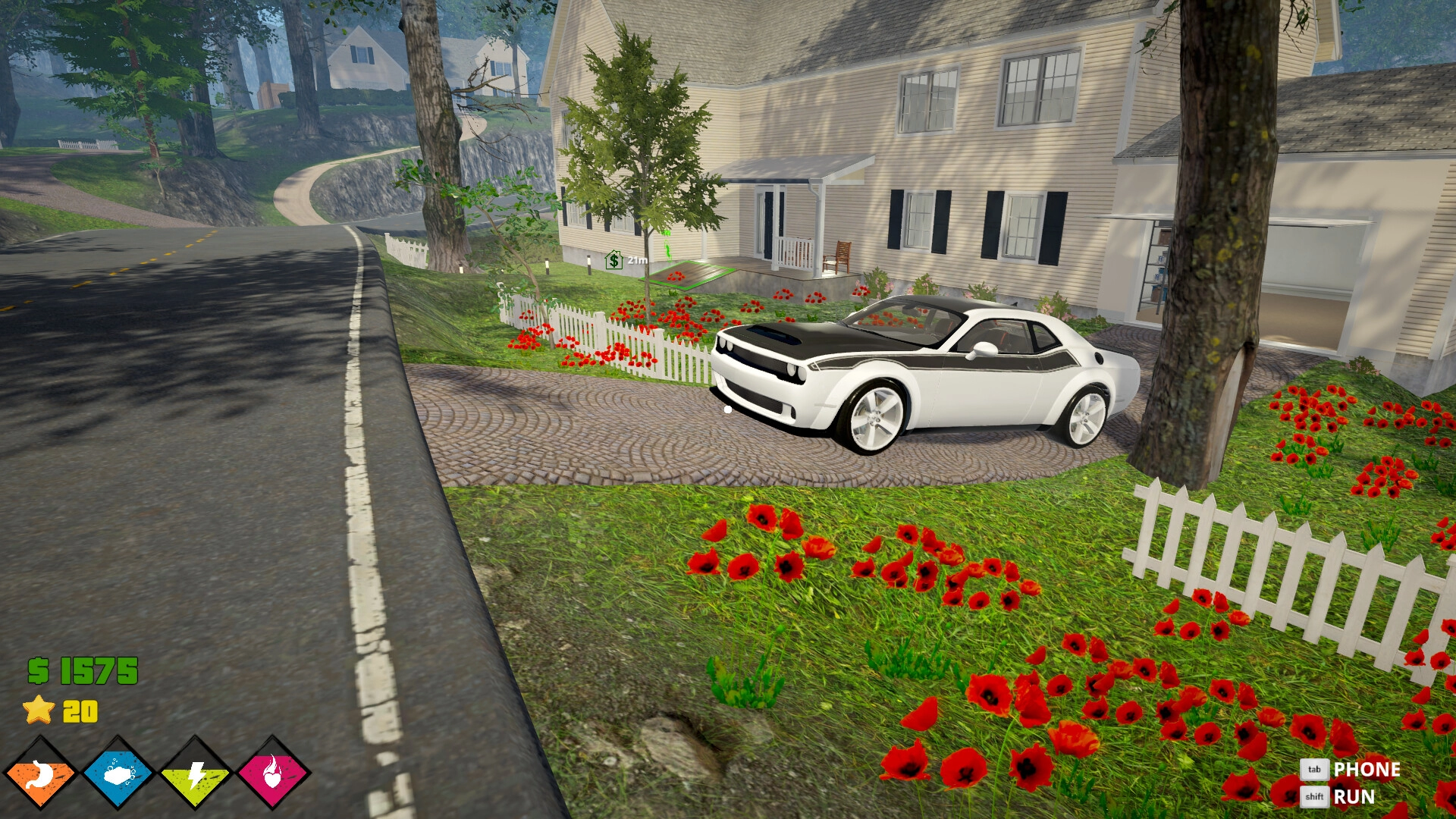Viewport: 1456px width, 819px height.
Task: Click the orange stomach hunger icon
Action: 40,774
